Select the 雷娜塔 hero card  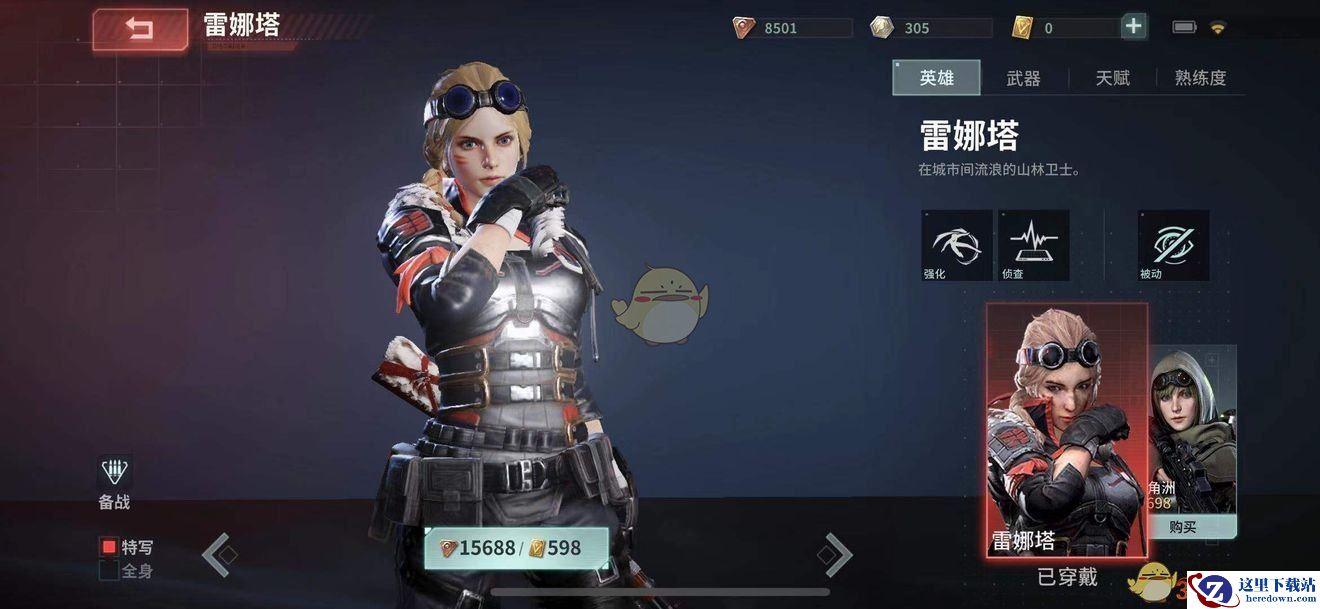coord(1066,430)
